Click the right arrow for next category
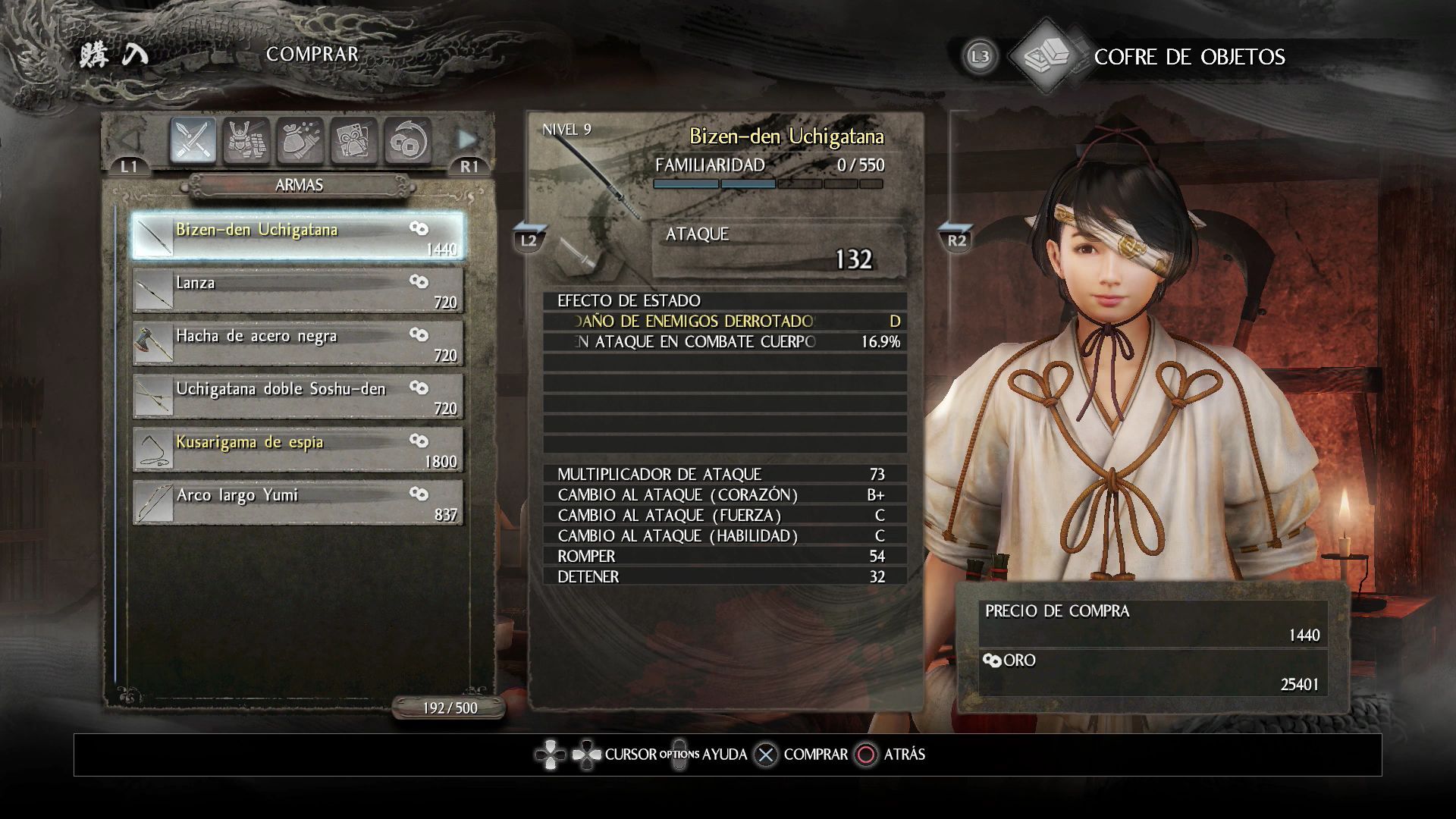Viewport: 1456px width, 819px height. coord(466,140)
